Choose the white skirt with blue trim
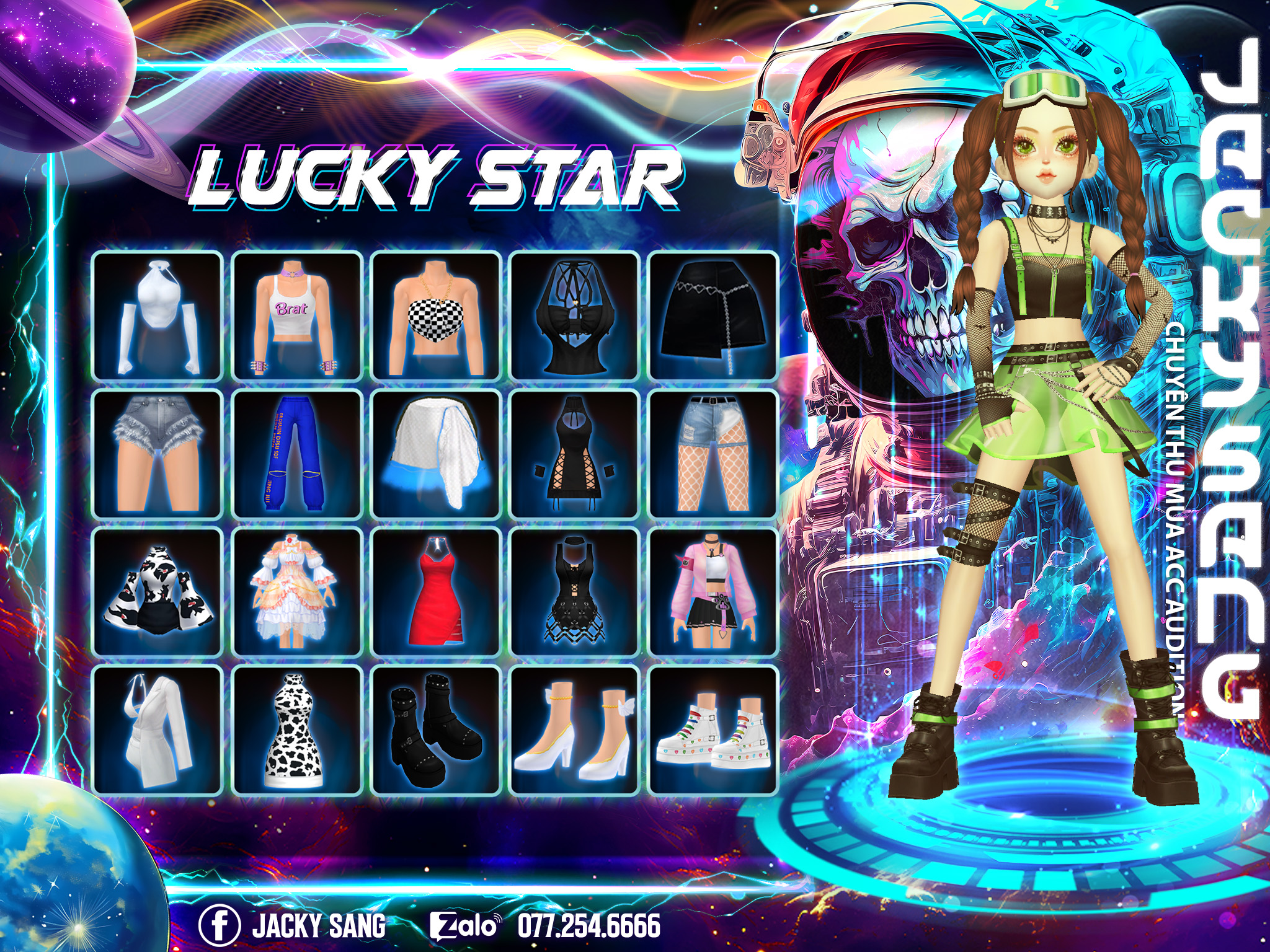This screenshot has width=1270, height=952. pyautogui.click(x=435, y=454)
